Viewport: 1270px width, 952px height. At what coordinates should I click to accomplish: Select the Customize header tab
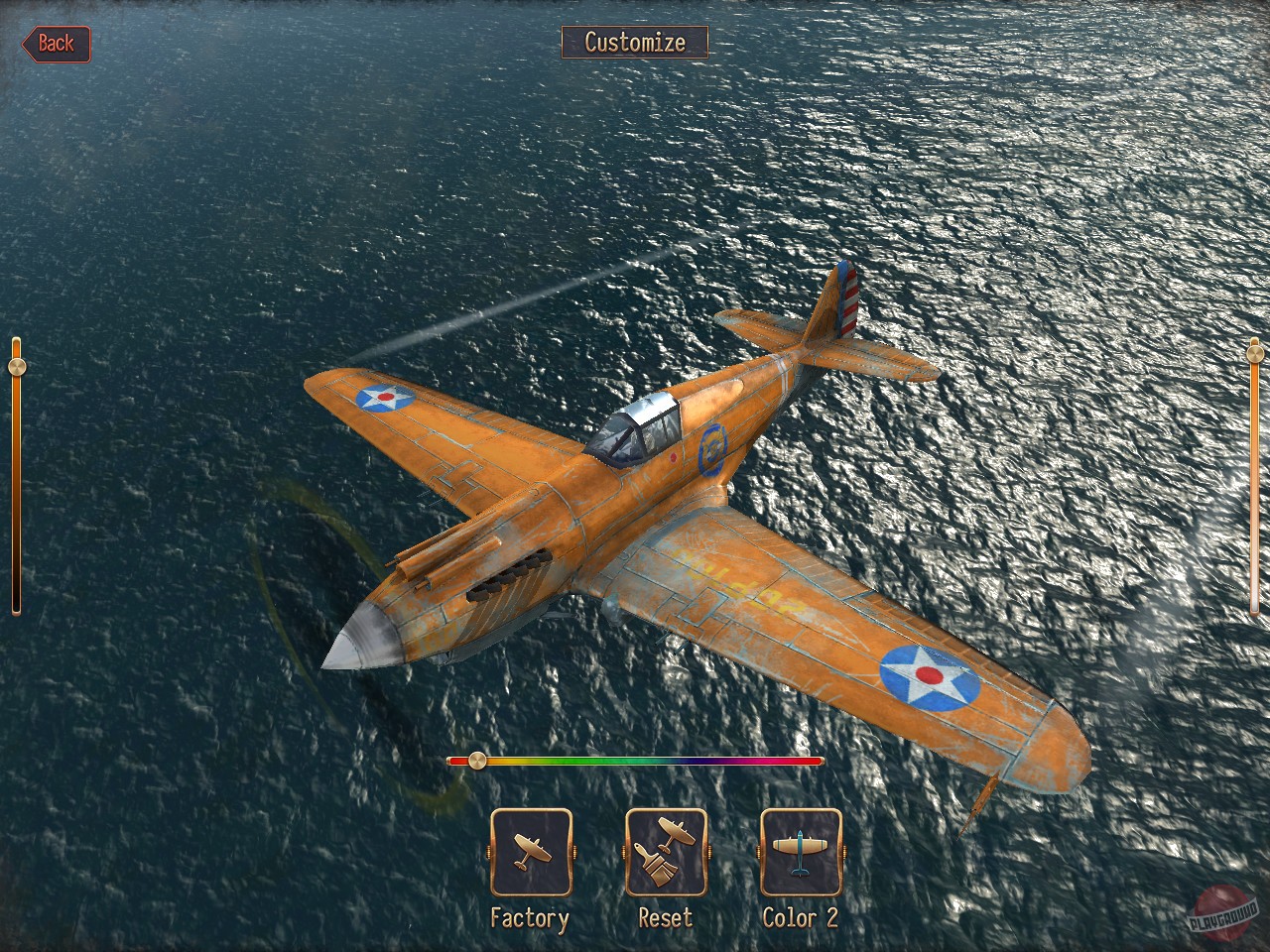tap(635, 44)
